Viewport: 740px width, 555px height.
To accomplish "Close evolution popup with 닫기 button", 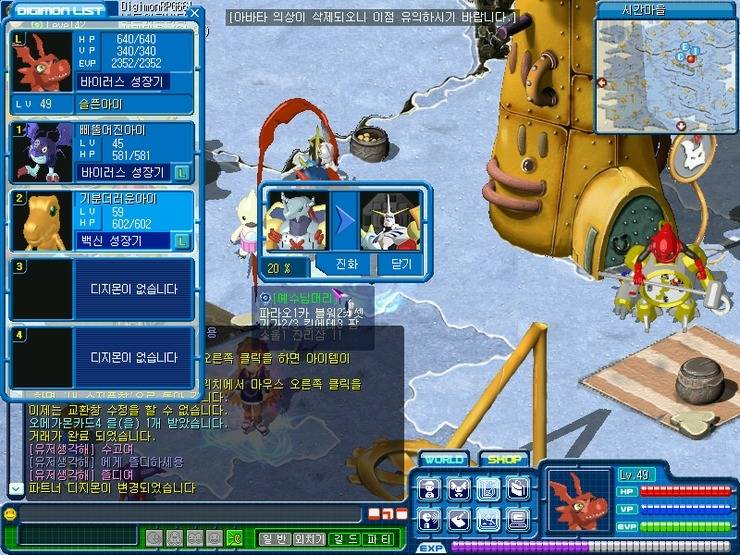I will coord(400,265).
